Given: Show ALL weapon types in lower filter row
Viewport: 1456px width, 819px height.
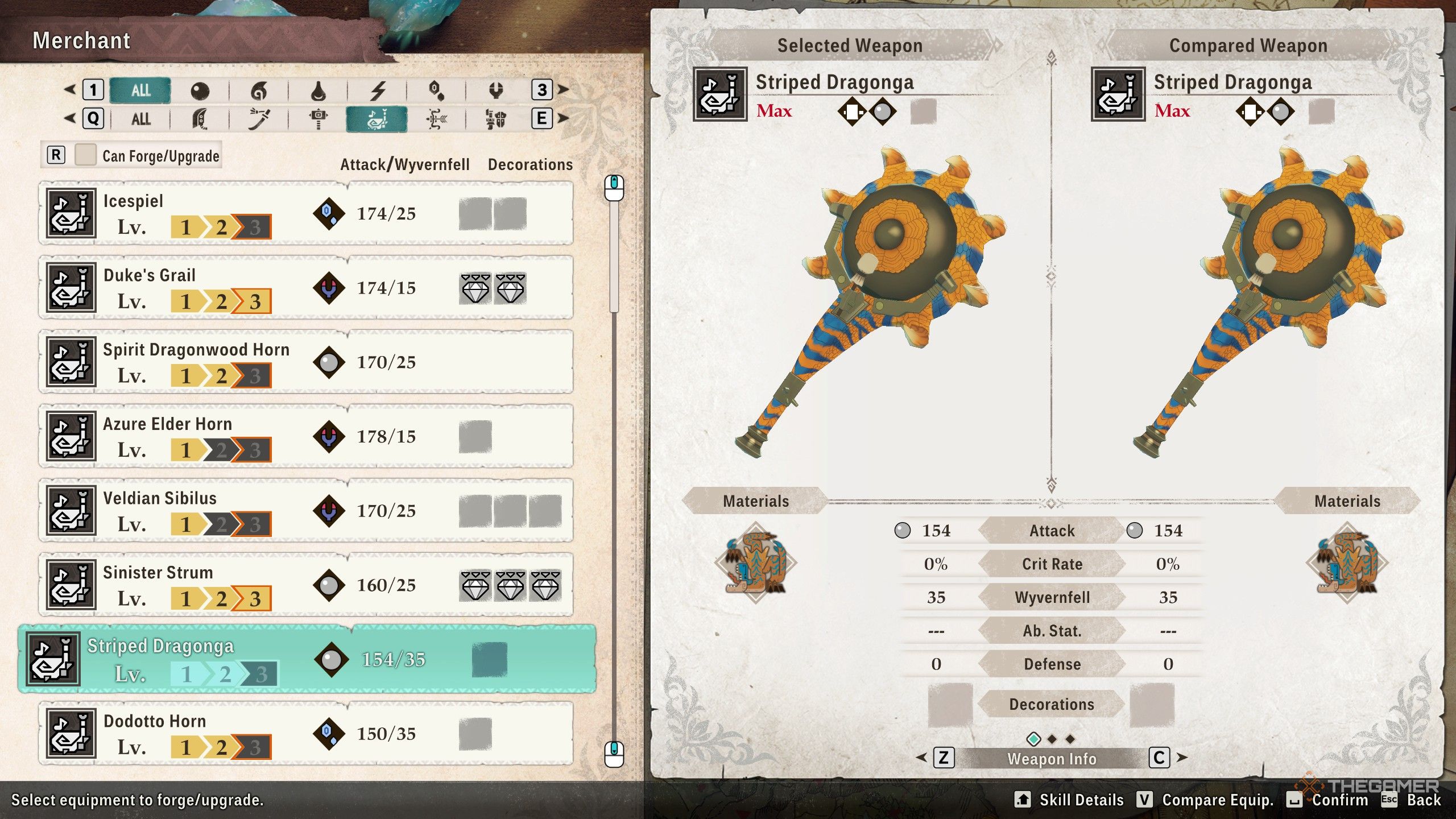Looking at the screenshot, I should click(140, 119).
